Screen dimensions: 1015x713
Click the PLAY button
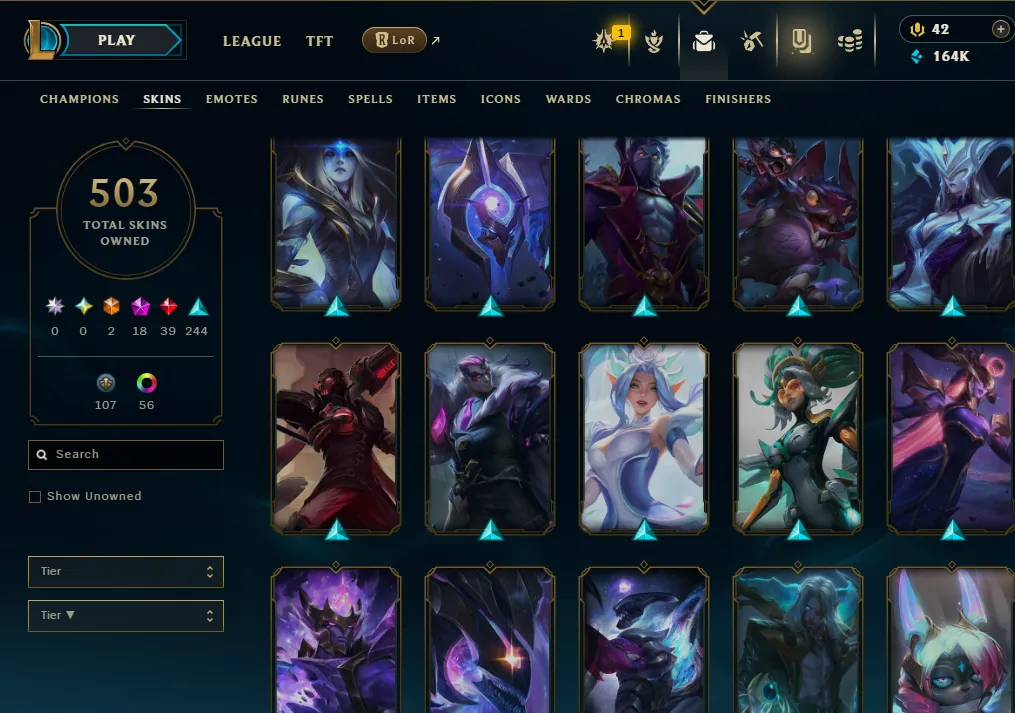point(118,41)
